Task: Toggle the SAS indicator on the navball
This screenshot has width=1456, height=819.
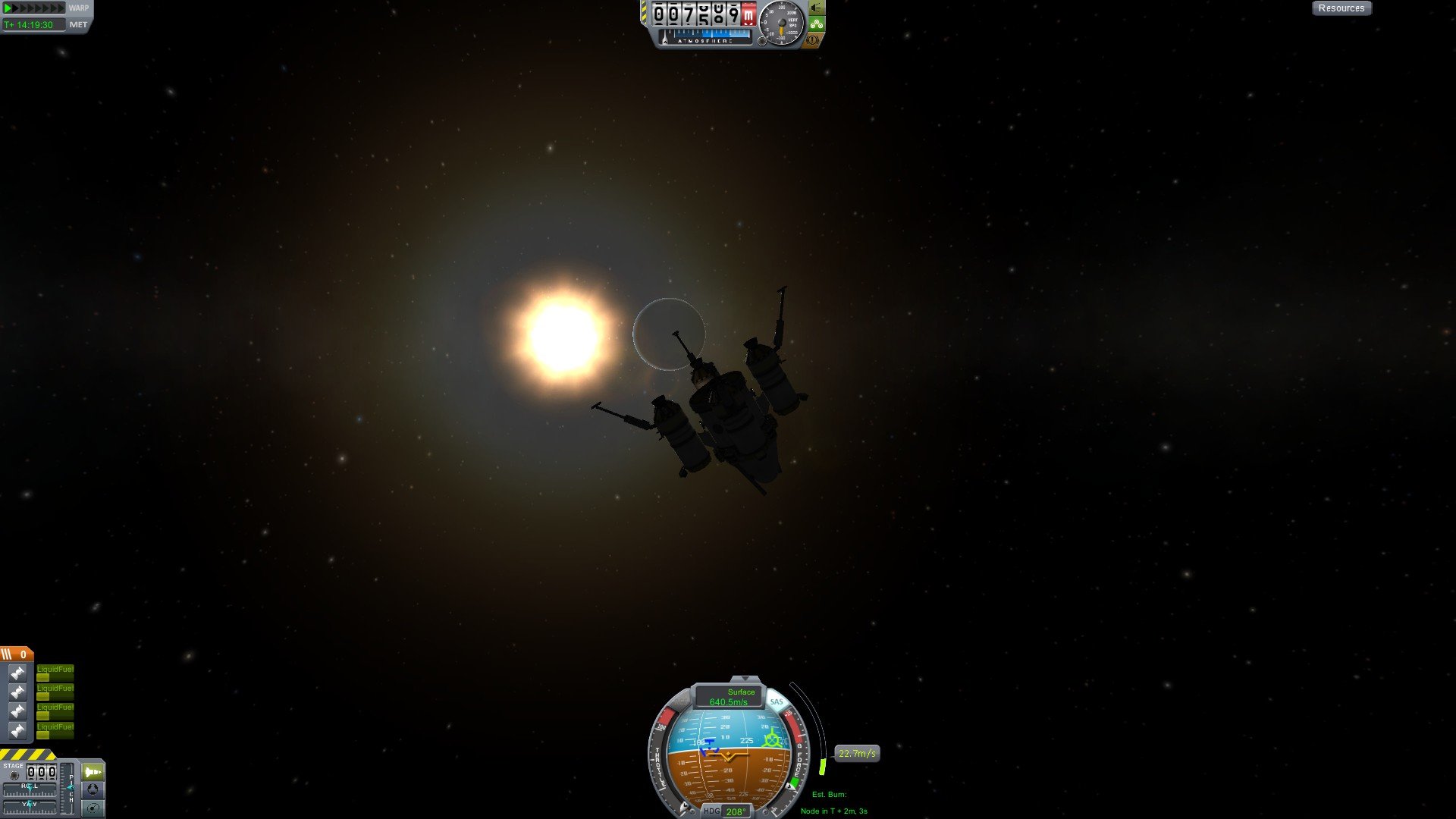Action: (777, 701)
